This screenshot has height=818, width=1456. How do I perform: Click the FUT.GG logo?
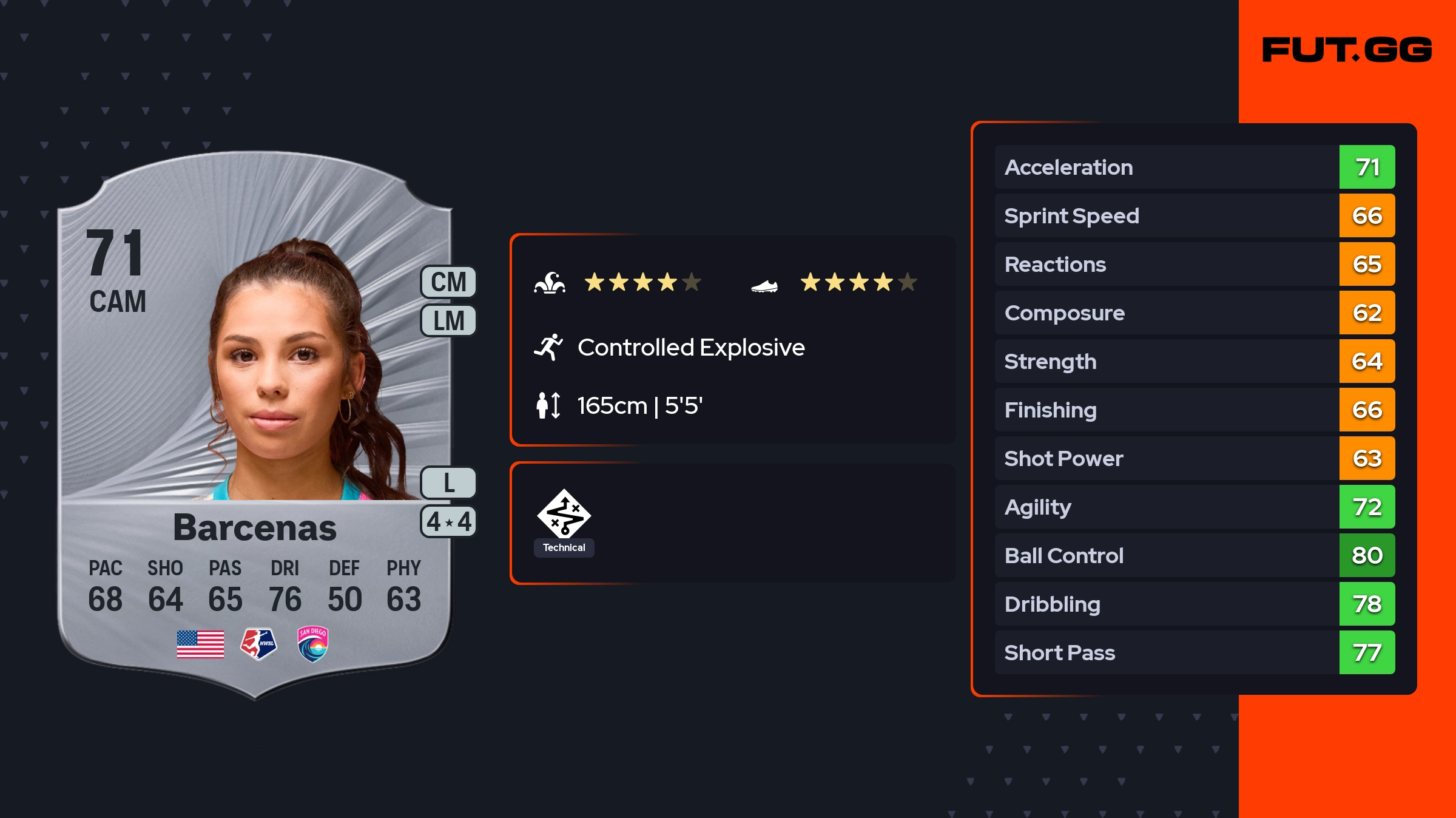pos(1347,50)
